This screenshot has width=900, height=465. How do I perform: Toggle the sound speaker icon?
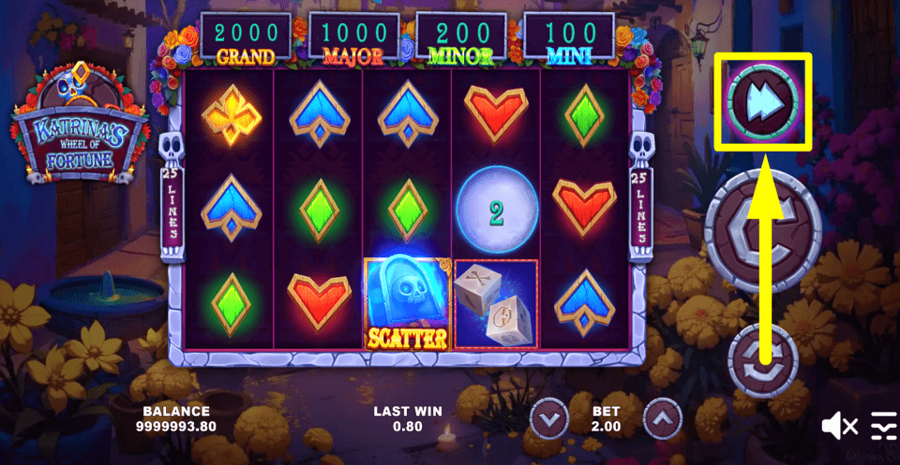coord(838,426)
